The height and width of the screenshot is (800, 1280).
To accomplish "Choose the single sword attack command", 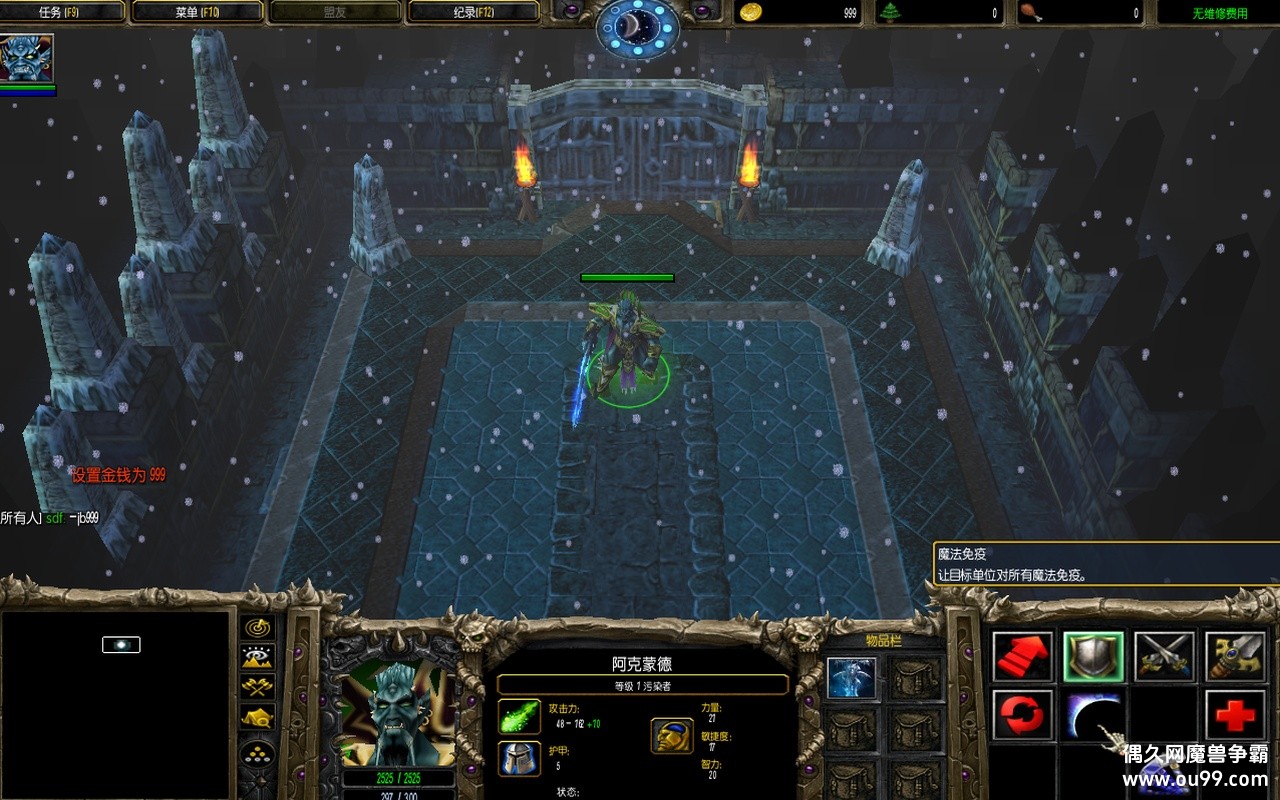I will (x=1235, y=657).
